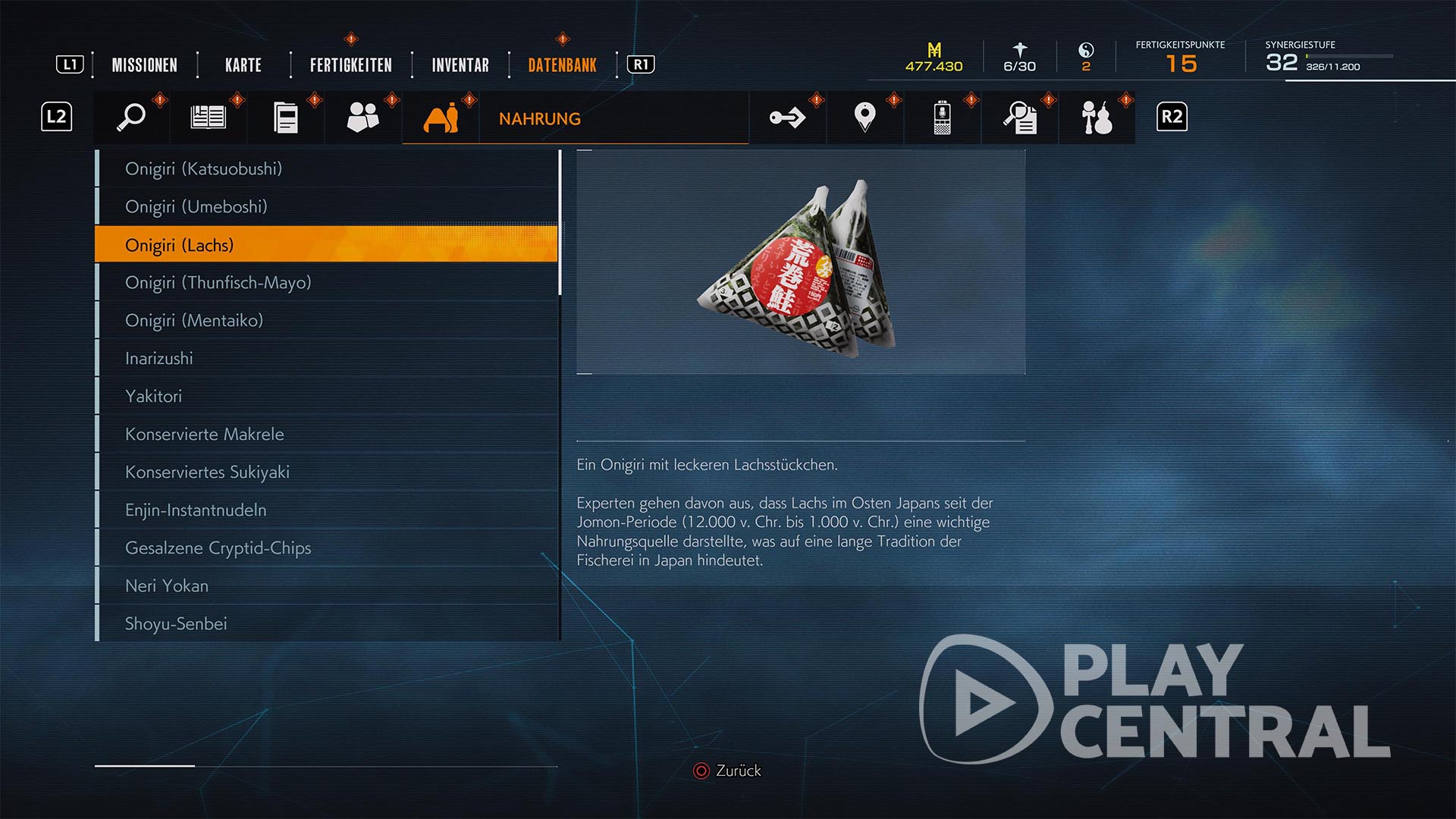The image size is (1456, 819).
Task: Select Gesalzene Cryptid-Chips entry
Action: coord(218,548)
